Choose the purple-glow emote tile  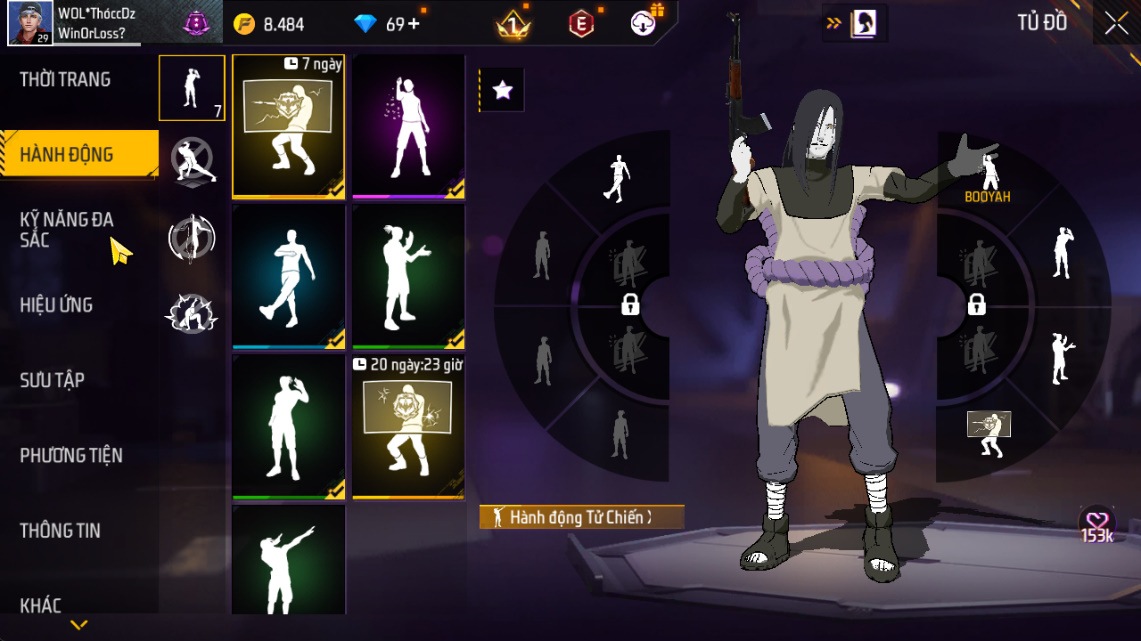coord(408,126)
